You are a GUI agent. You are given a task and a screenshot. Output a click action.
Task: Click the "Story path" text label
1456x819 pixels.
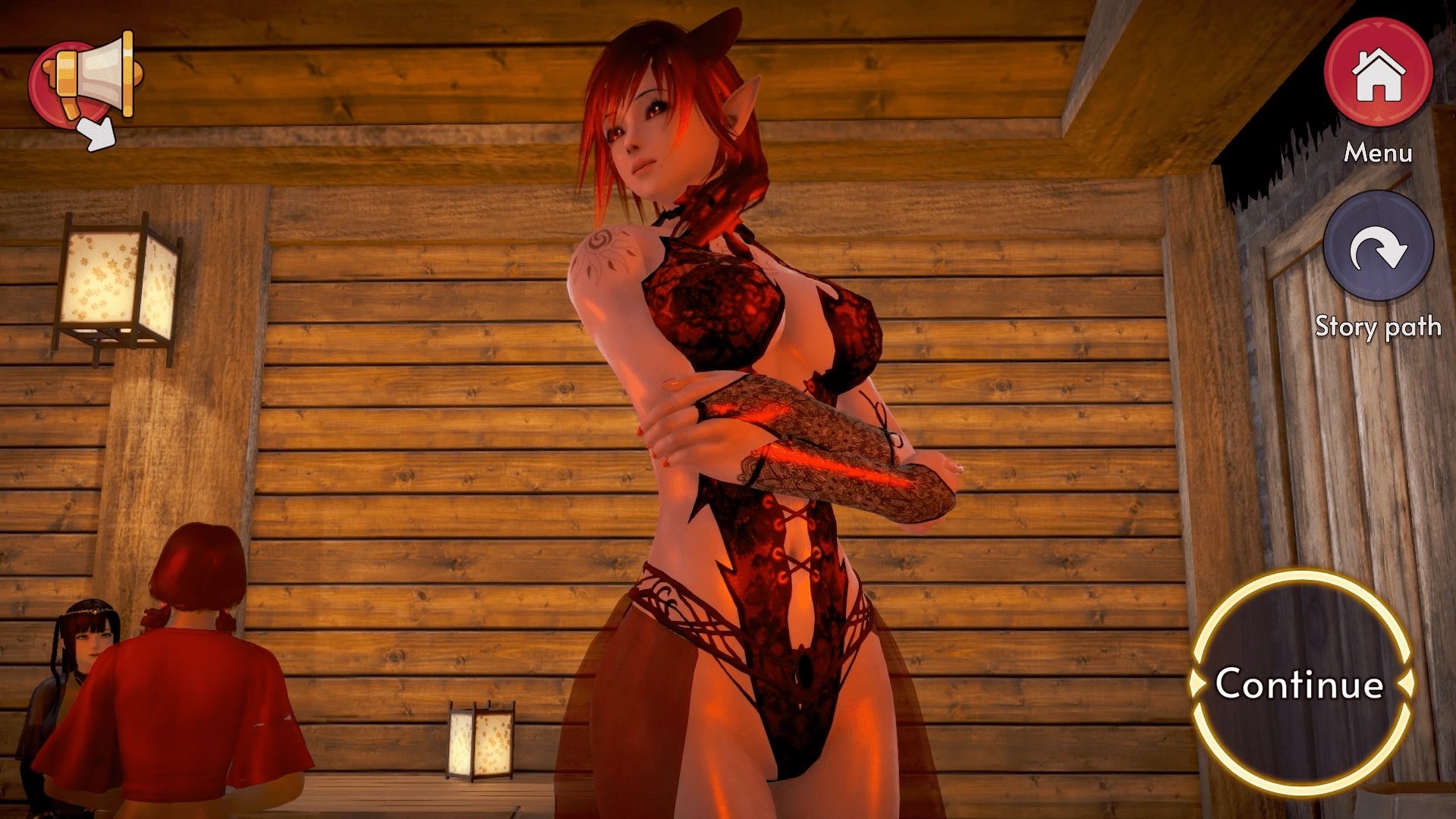coord(1378,326)
